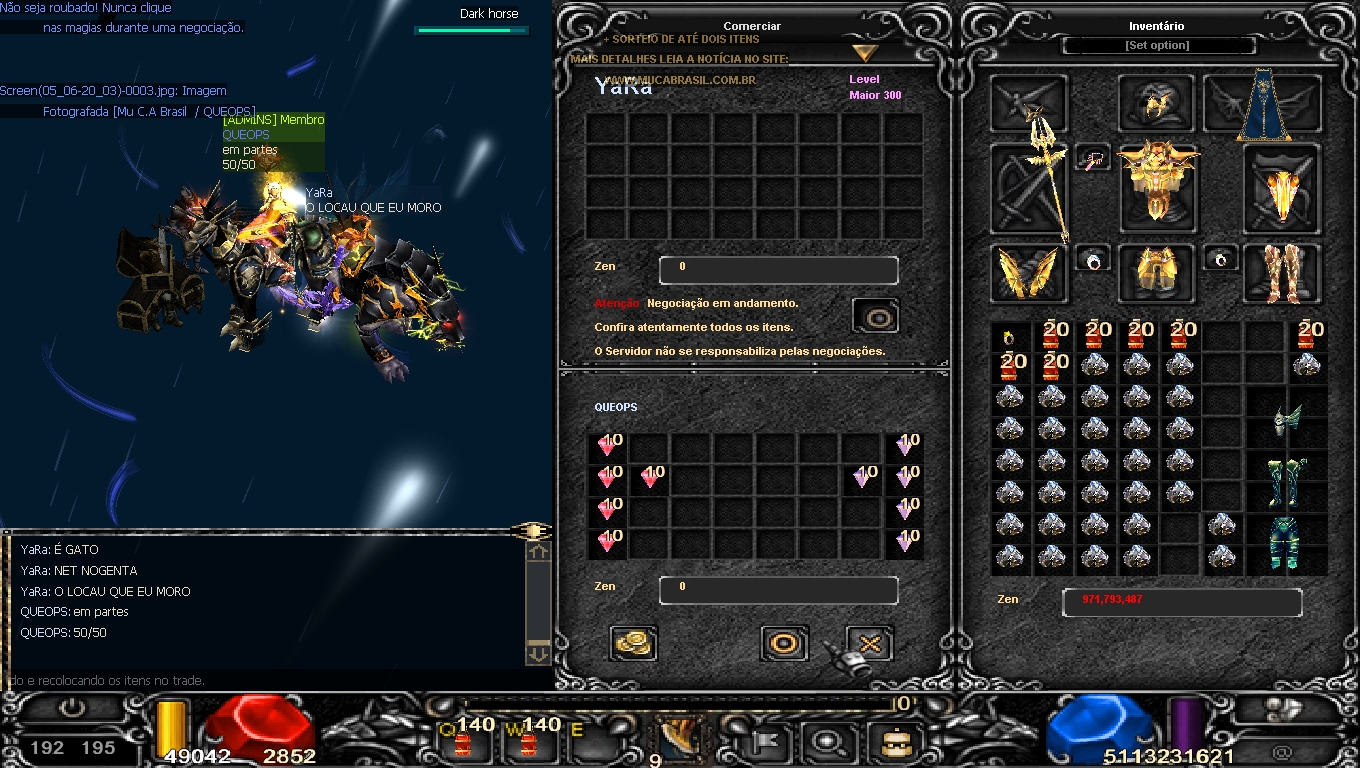This screenshot has width=1360, height=768.
Task: Confirm the trade with the gold circle button
Action: click(784, 643)
